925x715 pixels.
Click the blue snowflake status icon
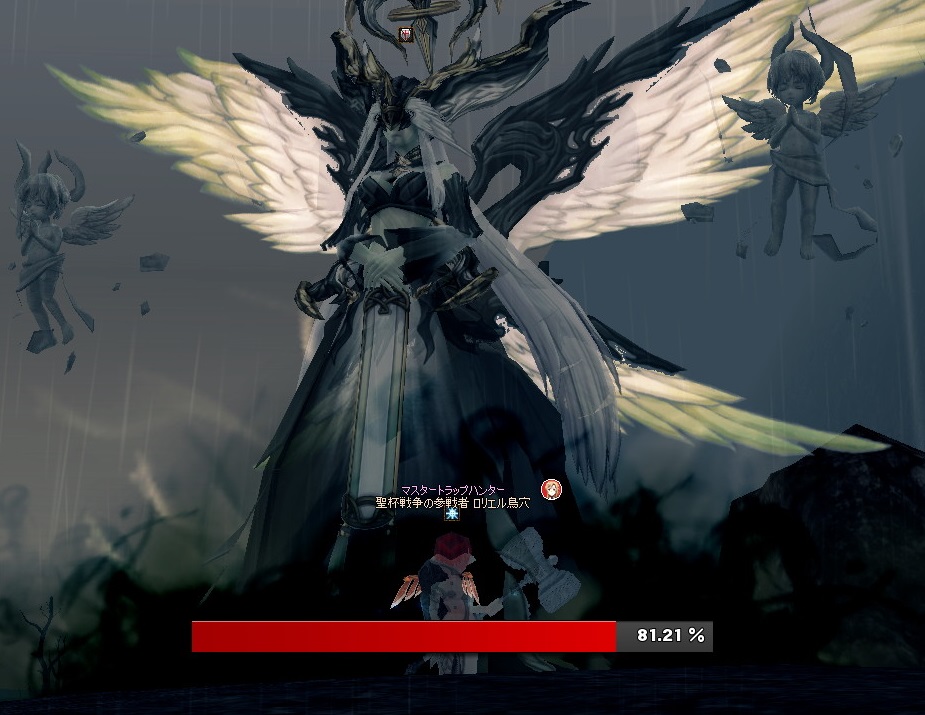[x=452, y=515]
